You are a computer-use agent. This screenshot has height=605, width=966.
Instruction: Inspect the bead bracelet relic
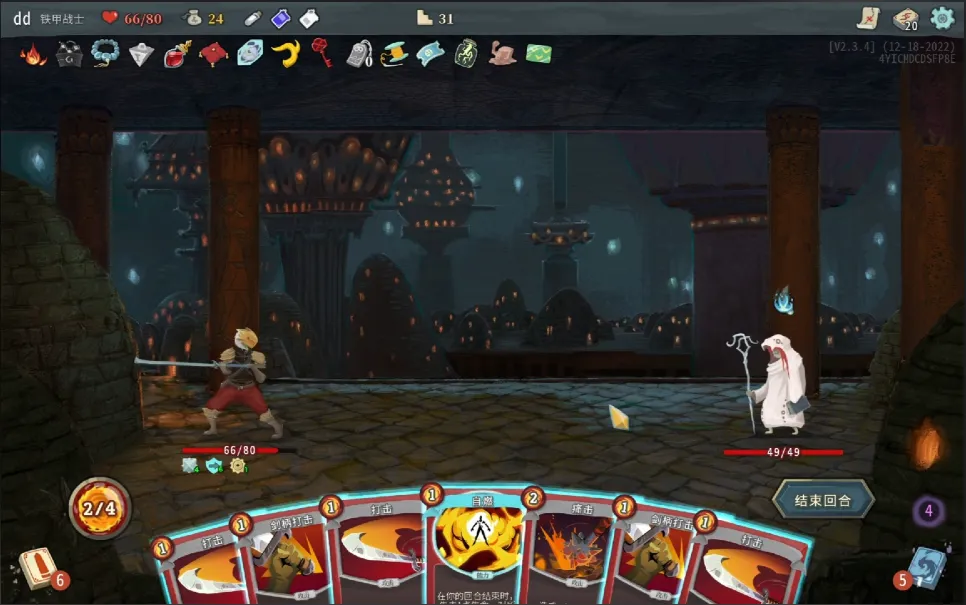105,54
